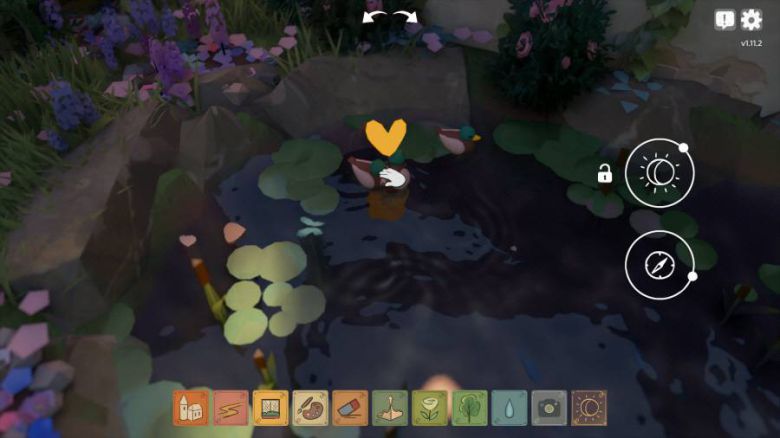
Task: Open the paint palette tool
Action: pos(310,408)
